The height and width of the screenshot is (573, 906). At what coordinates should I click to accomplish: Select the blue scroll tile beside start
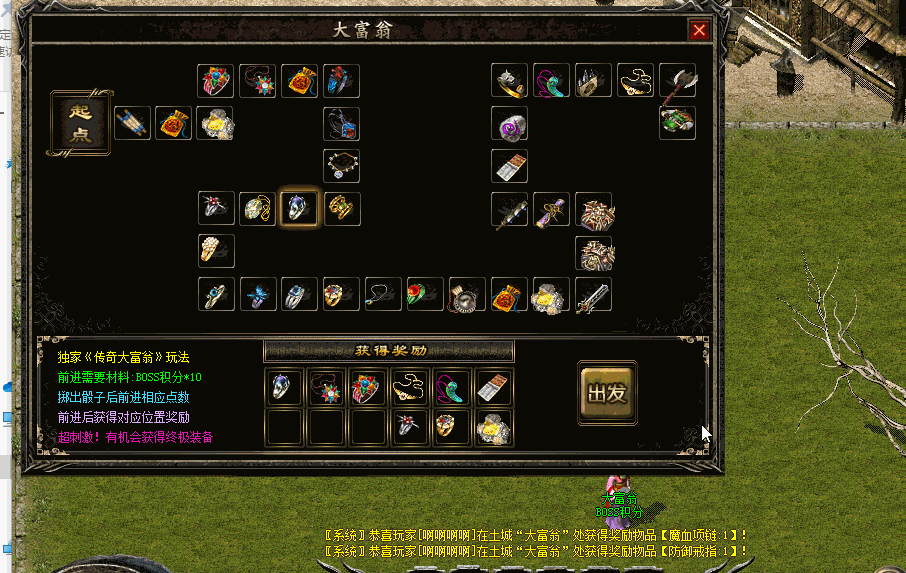pyautogui.click(x=132, y=123)
